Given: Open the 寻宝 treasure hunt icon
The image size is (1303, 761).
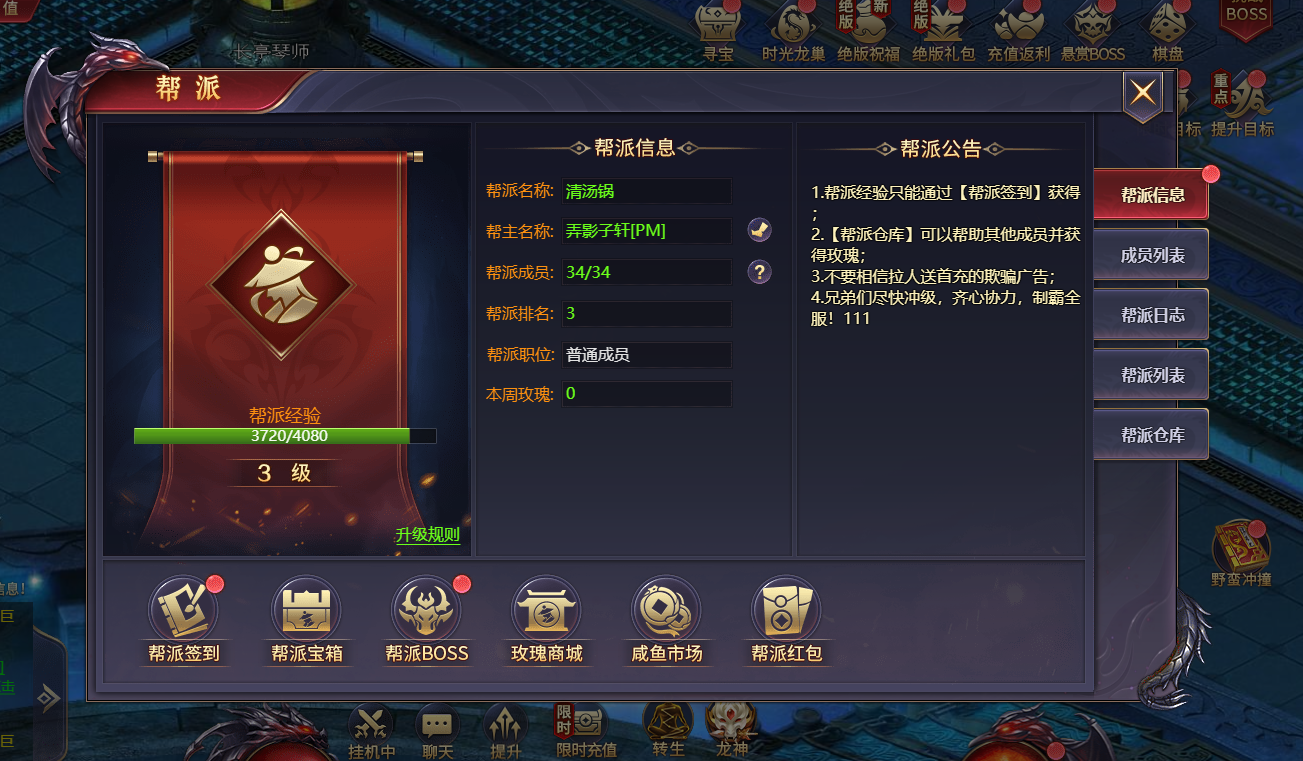Looking at the screenshot, I should tap(718, 30).
